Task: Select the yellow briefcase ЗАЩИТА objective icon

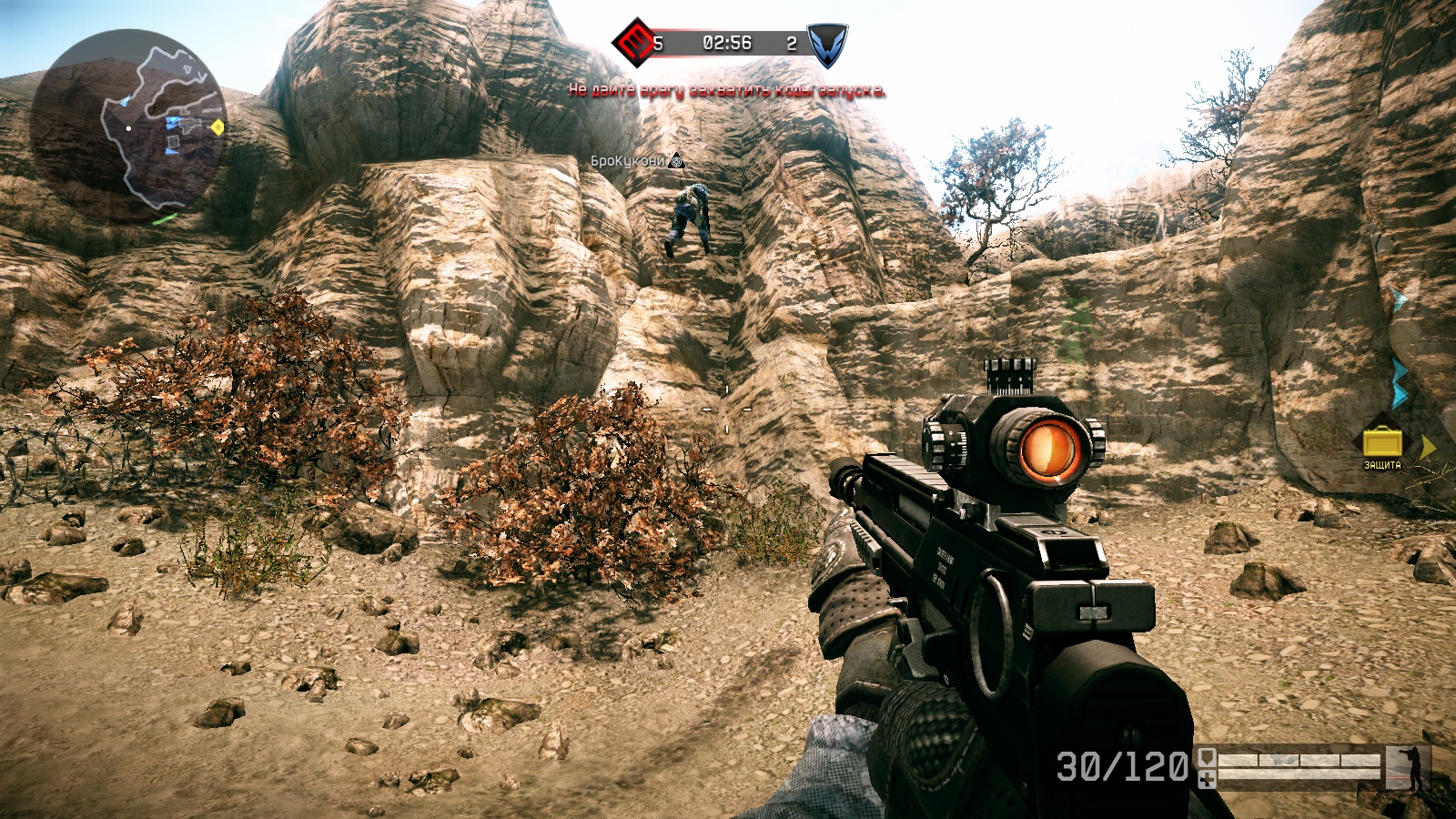Action: [x=1382, y=442]
